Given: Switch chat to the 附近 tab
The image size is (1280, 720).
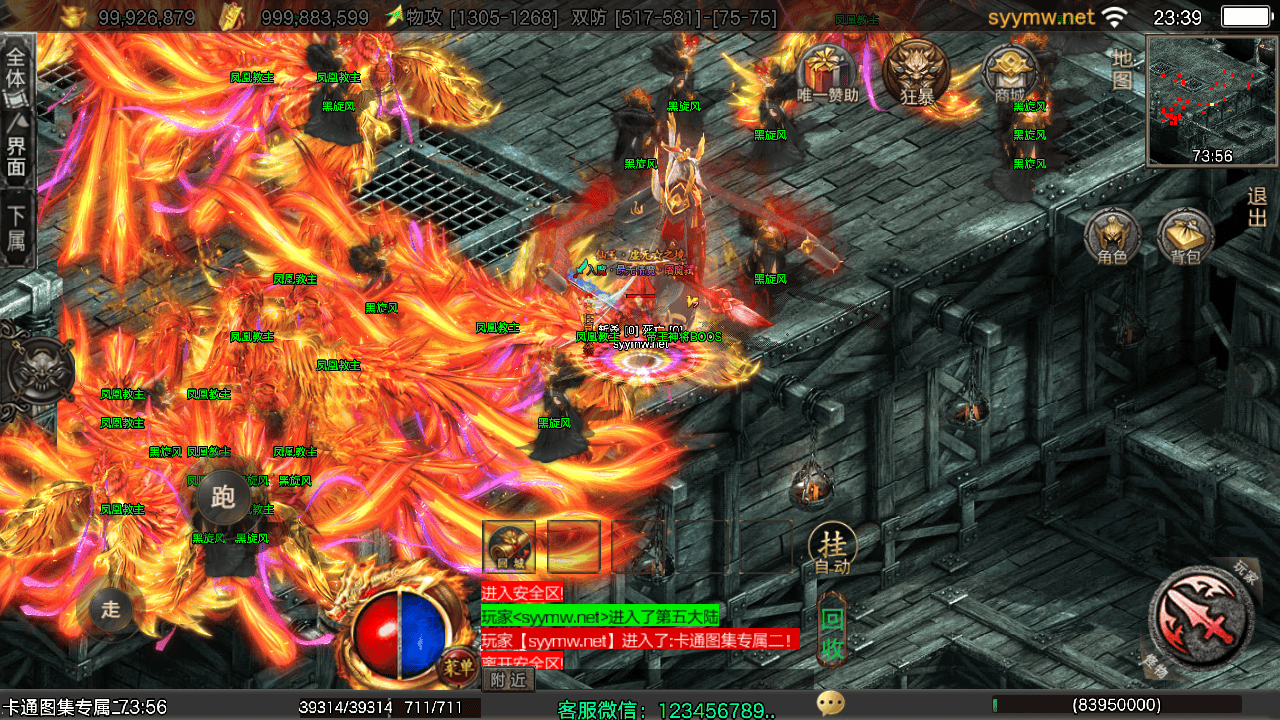Looking at the screenshot, I should pos(508,680).
